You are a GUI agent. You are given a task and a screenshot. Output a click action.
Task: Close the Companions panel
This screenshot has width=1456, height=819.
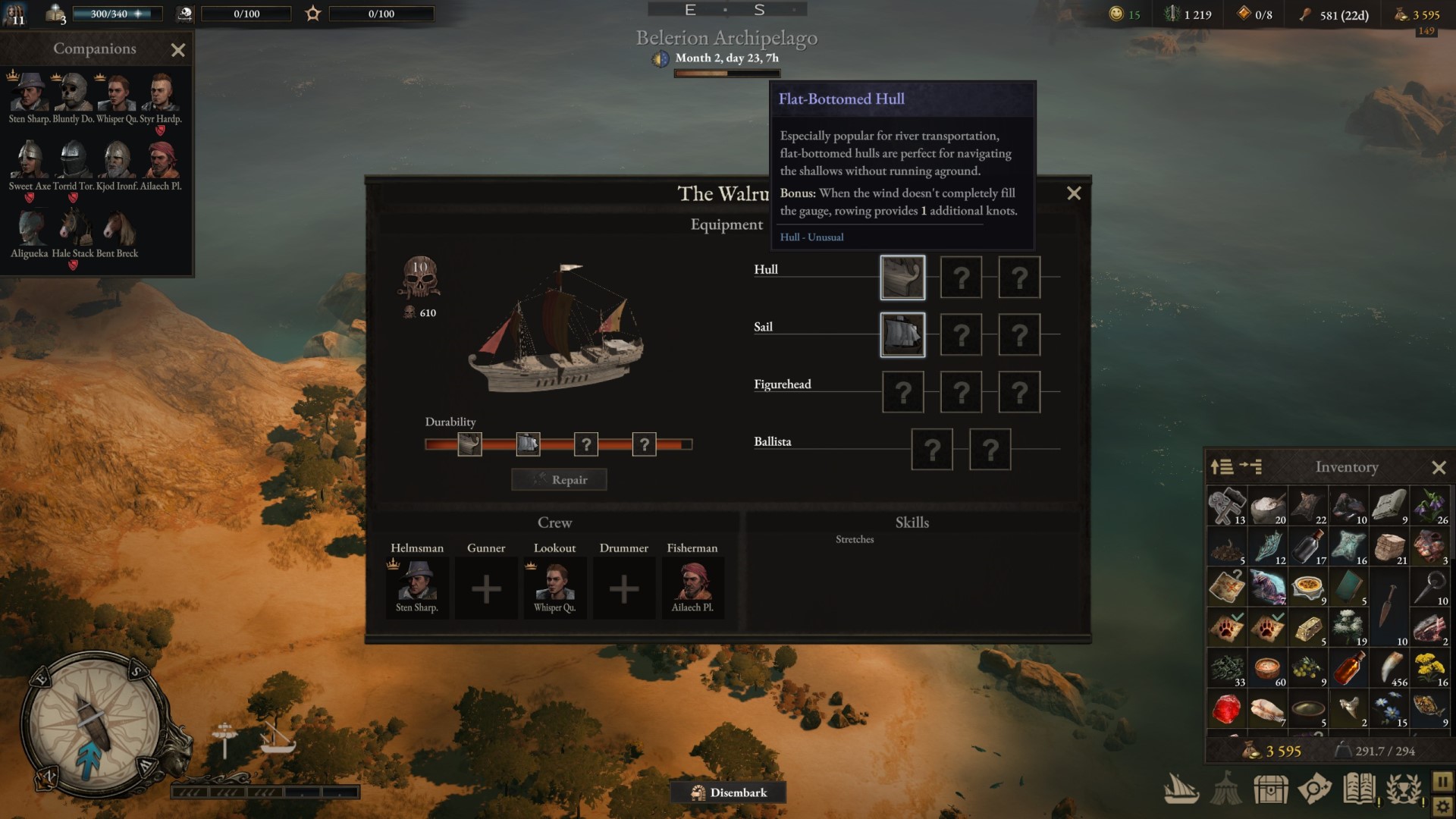tap(178, 50)
